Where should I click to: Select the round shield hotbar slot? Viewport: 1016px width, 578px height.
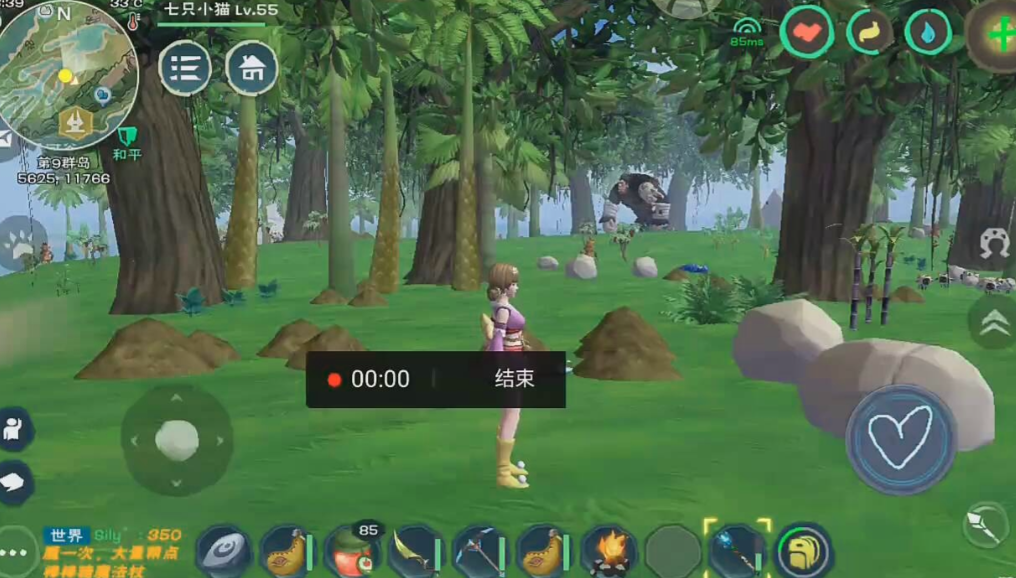tap(223, 551)
